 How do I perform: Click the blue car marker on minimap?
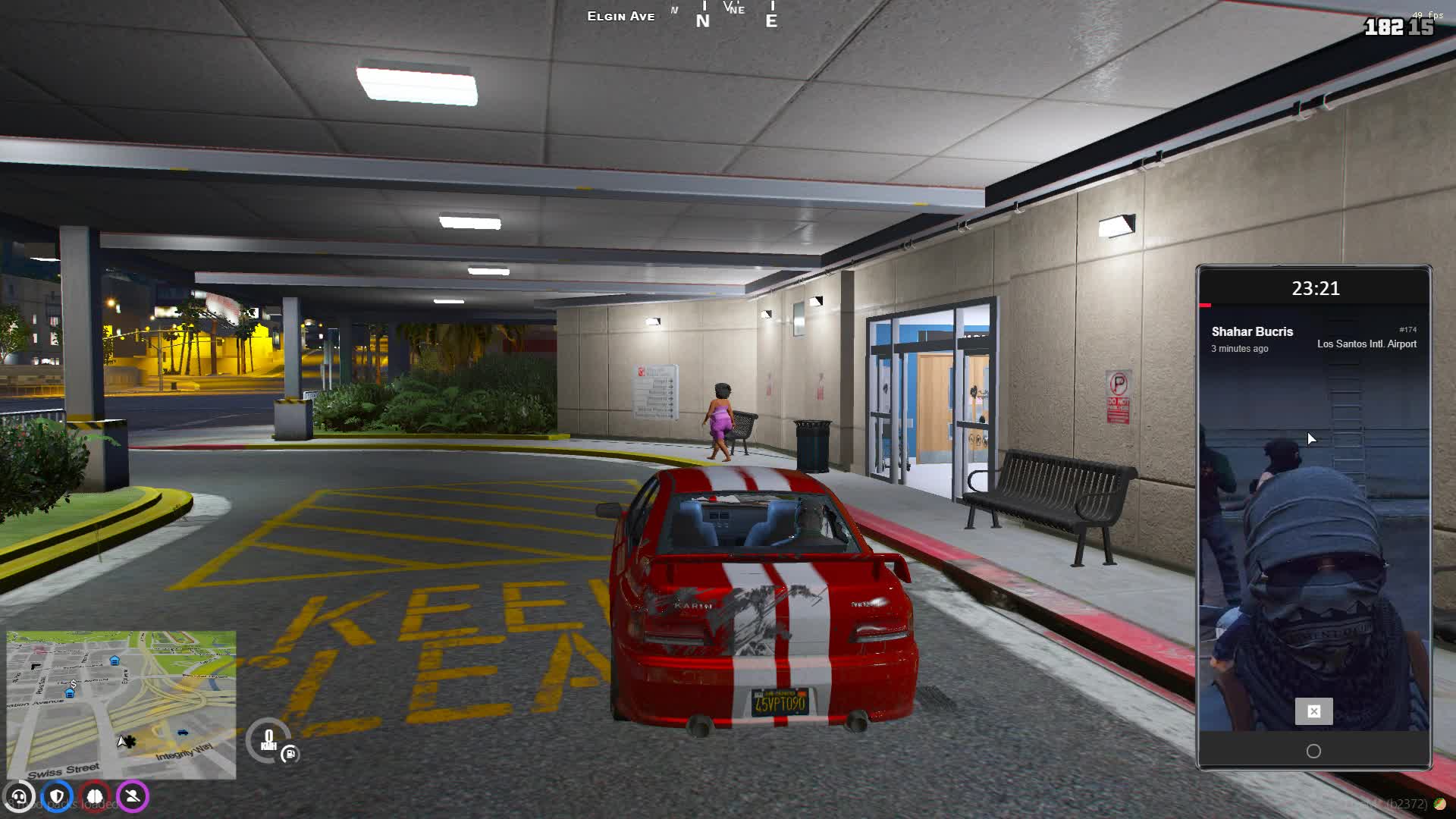[182, 732]
